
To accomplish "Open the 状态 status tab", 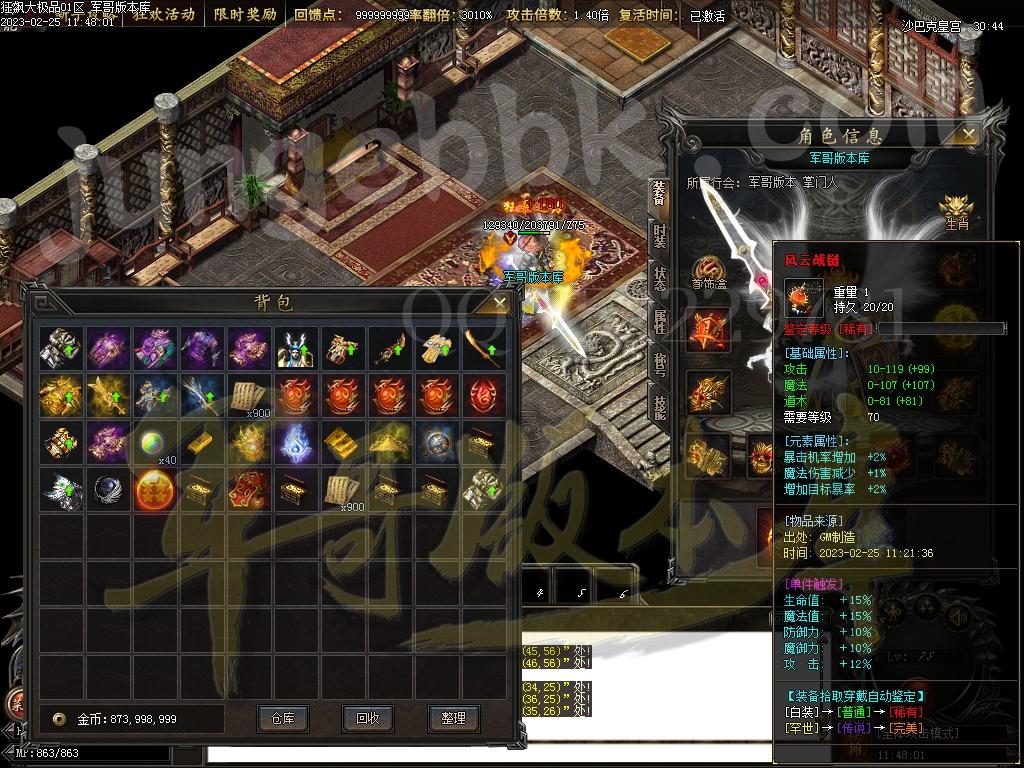I will 659,279.
